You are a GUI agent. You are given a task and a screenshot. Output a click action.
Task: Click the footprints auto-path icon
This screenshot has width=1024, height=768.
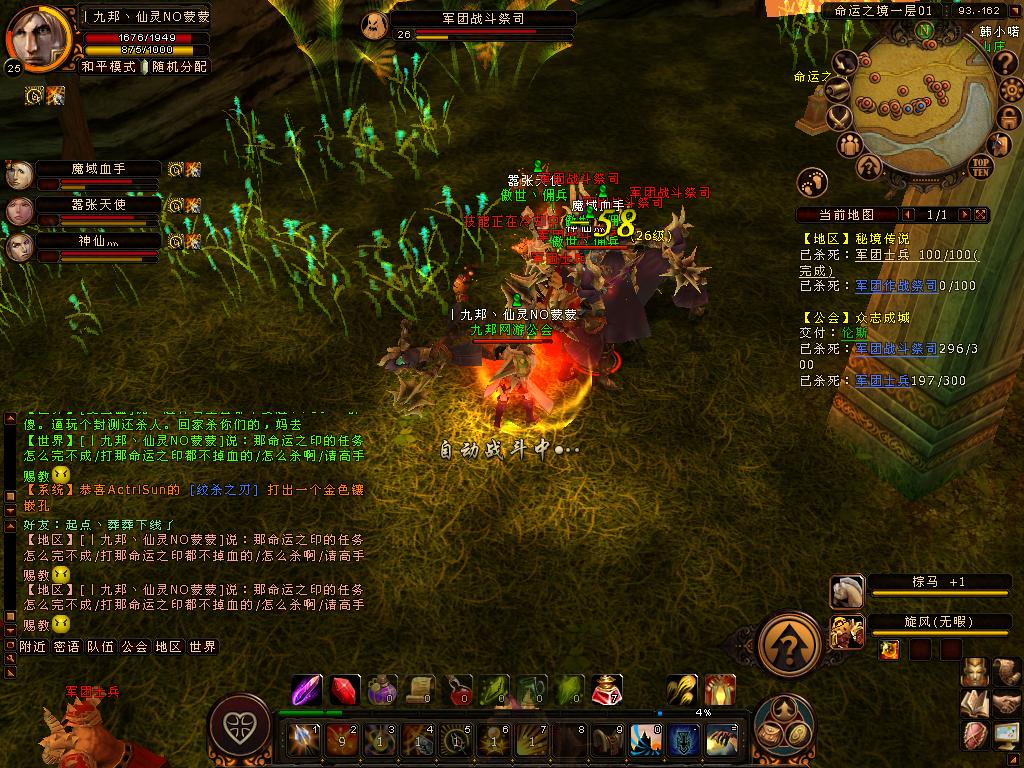click(x=813, y=182)
